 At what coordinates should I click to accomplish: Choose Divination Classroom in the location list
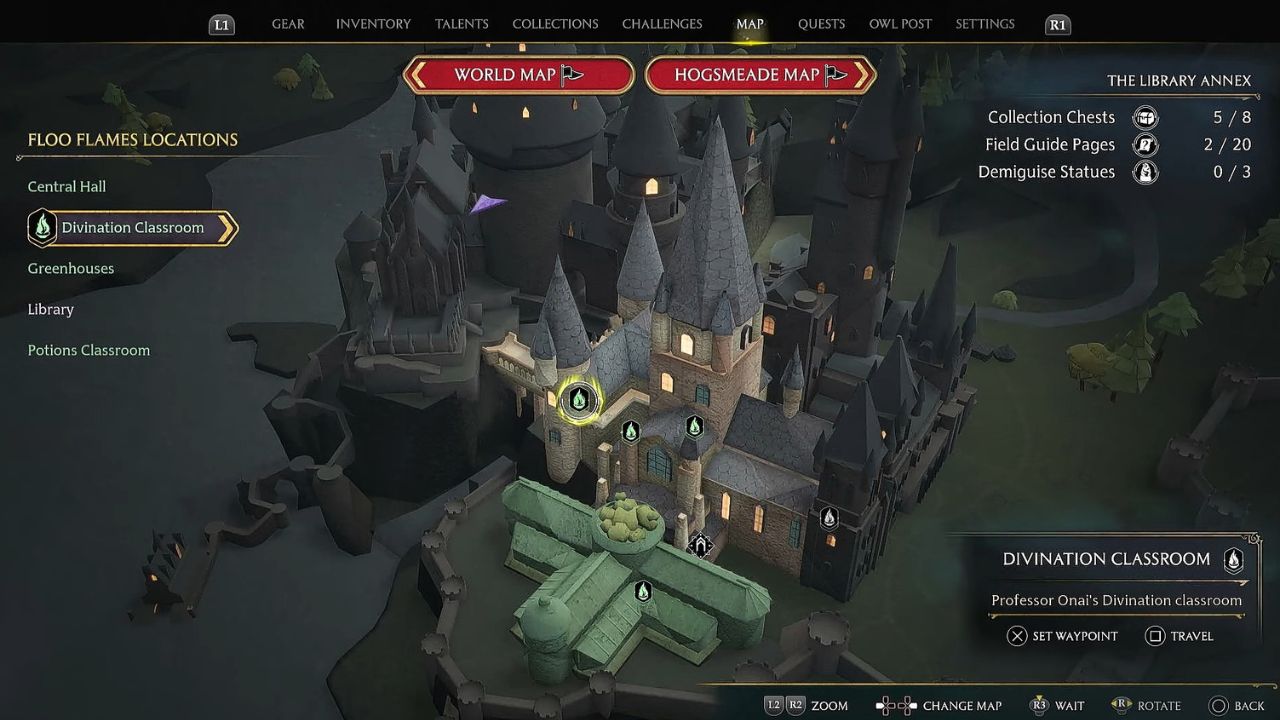coord(132,228)
